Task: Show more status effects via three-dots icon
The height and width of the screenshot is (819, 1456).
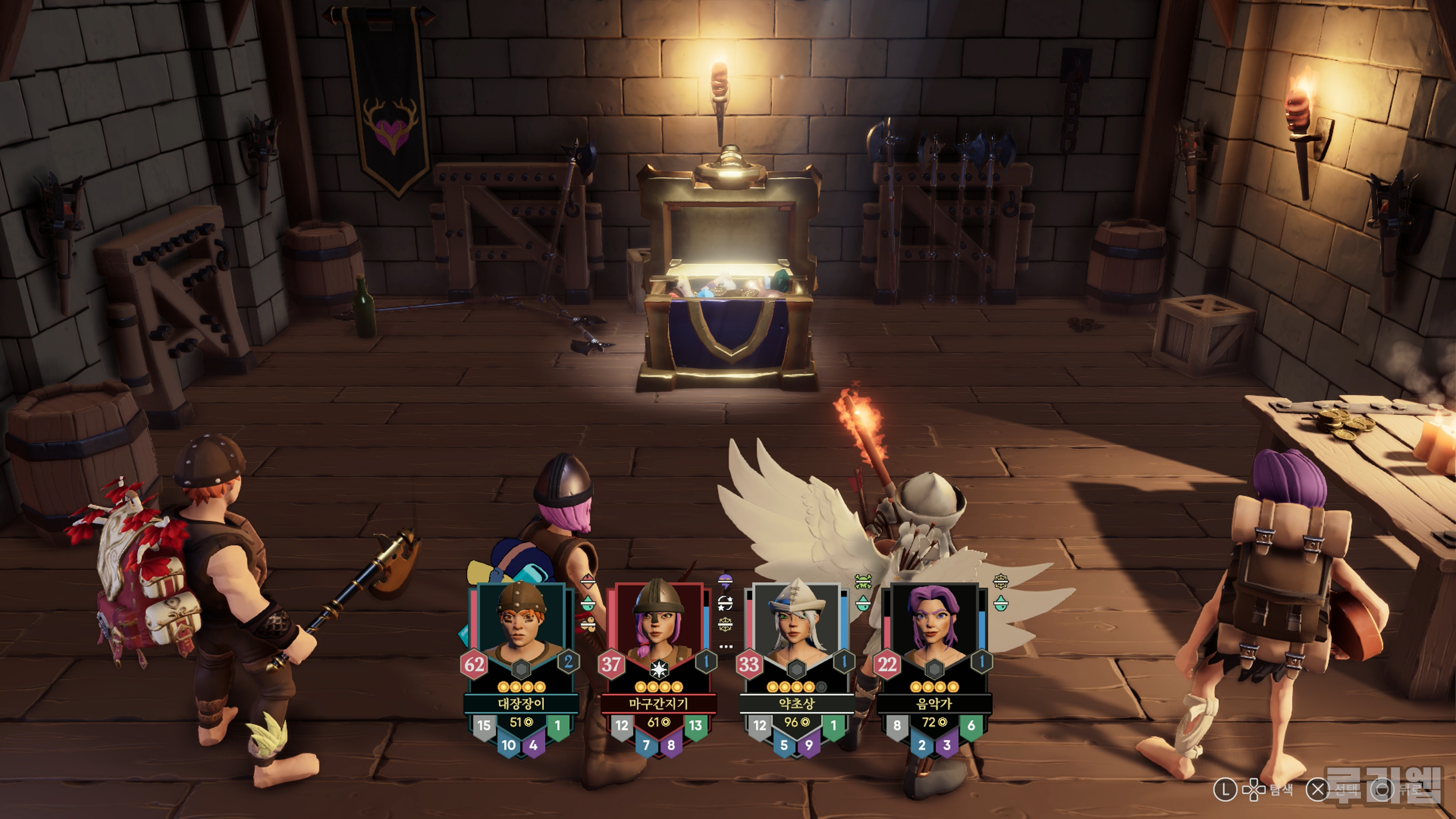Action: pos(726,646)
